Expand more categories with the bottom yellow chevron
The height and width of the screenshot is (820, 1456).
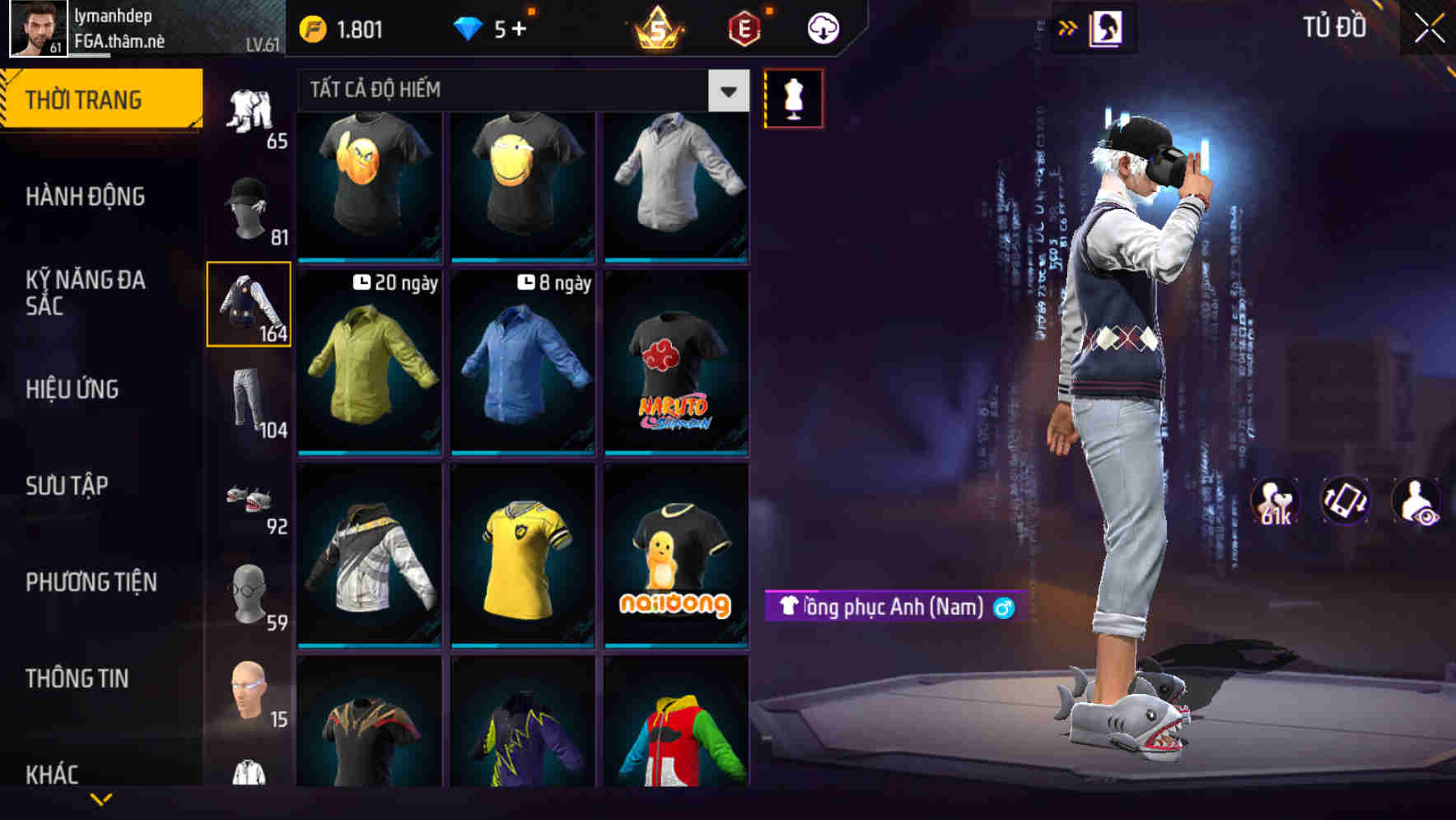[101, 800]
